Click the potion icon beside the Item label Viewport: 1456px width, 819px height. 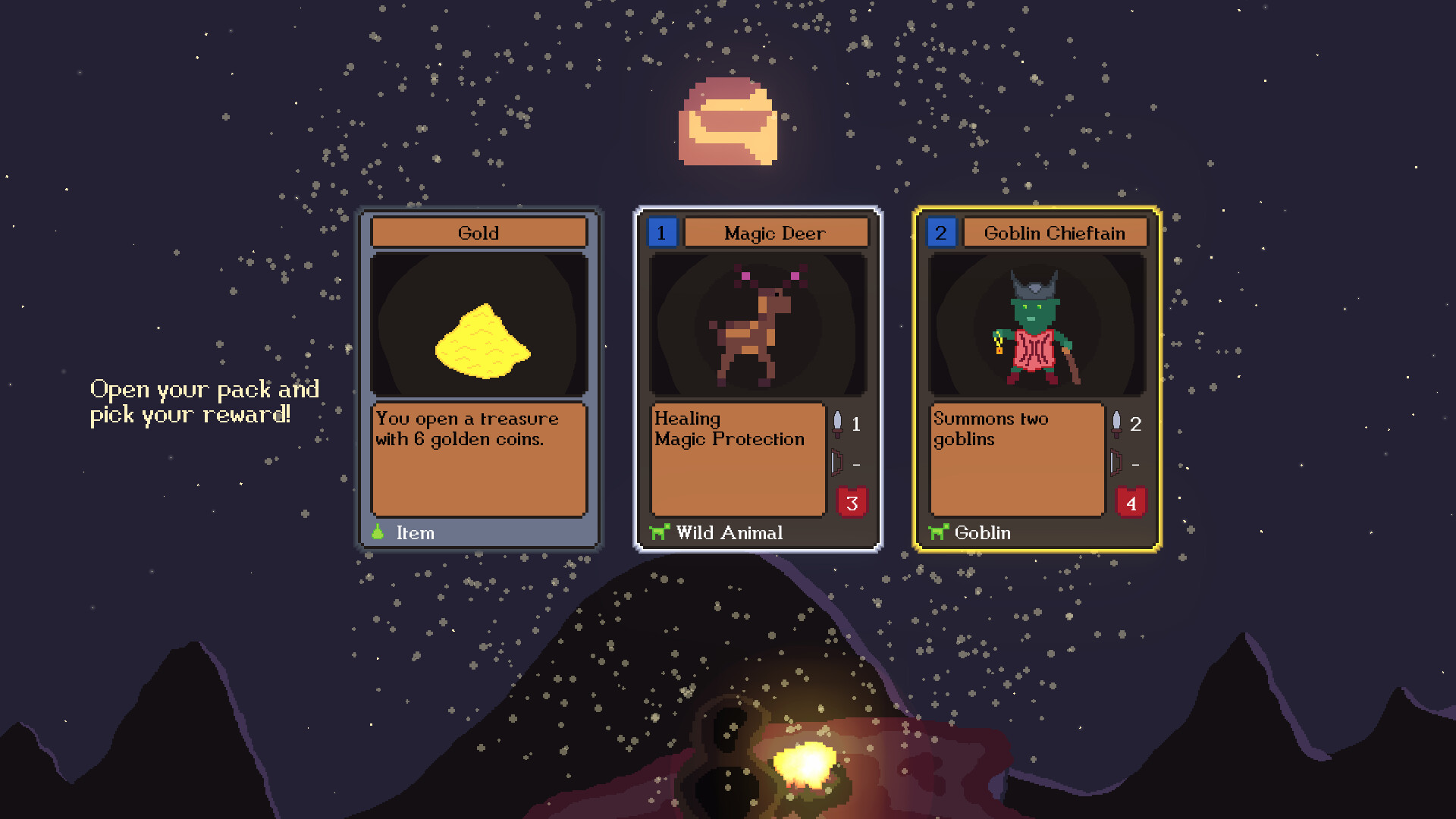379,532
